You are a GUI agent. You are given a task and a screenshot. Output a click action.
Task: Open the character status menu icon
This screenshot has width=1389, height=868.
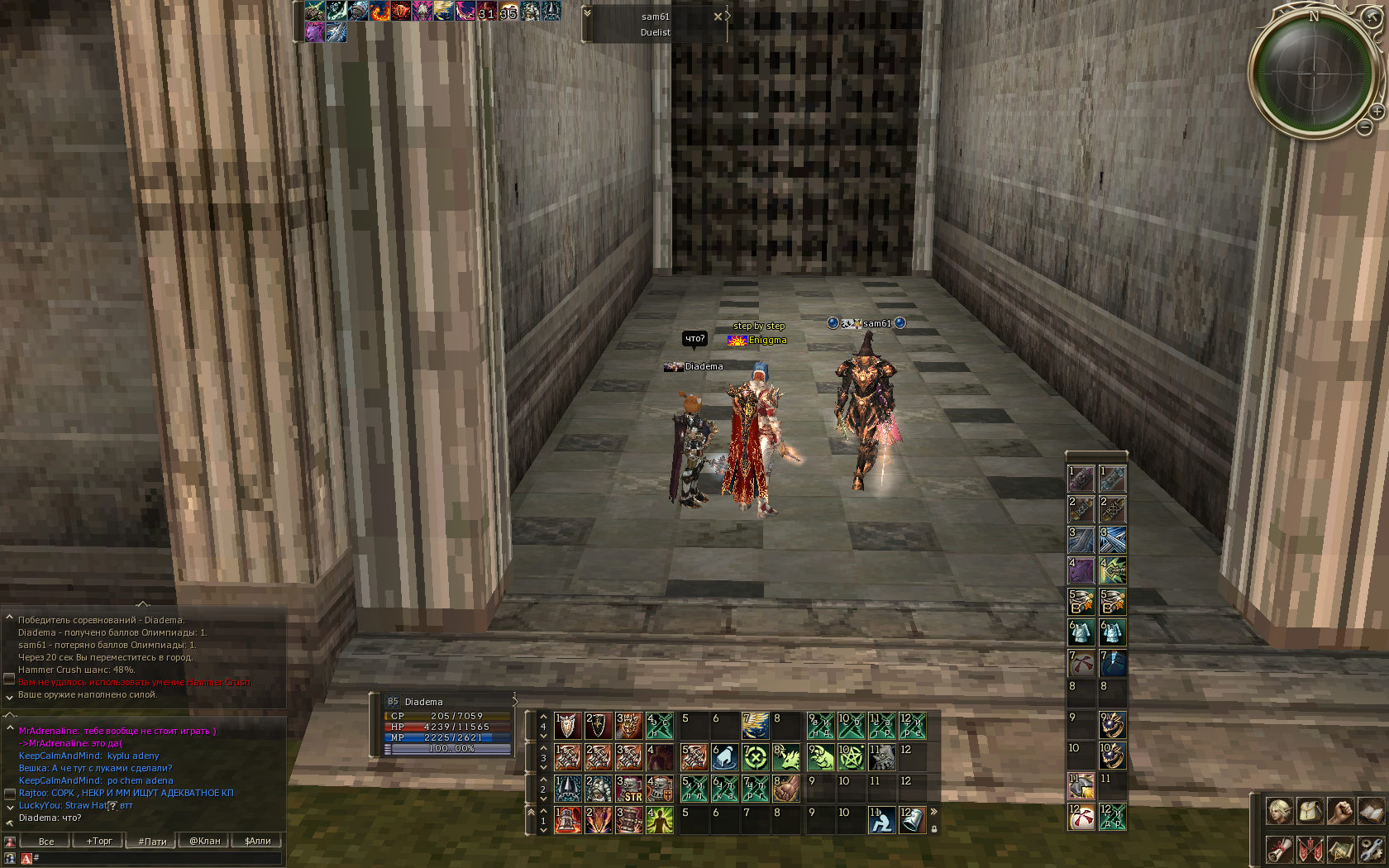point(1280,811)
